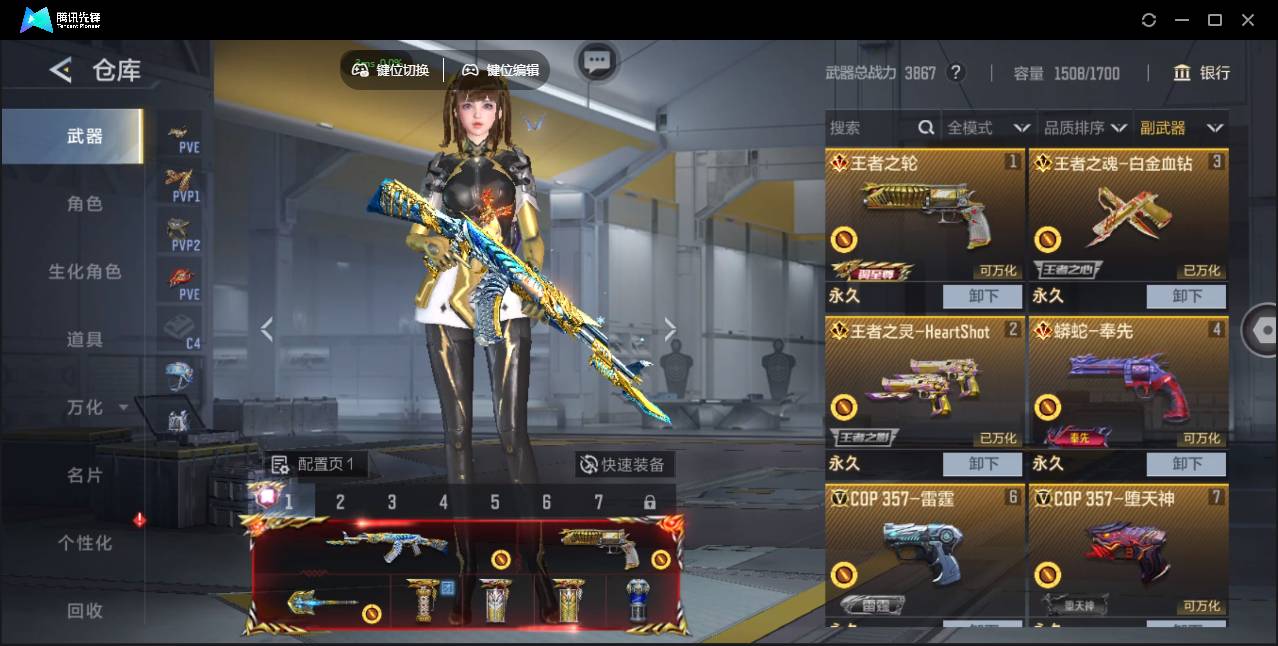Show the next character preview arrow
Screen dimensions: 1278x646
tap(670, 329)
